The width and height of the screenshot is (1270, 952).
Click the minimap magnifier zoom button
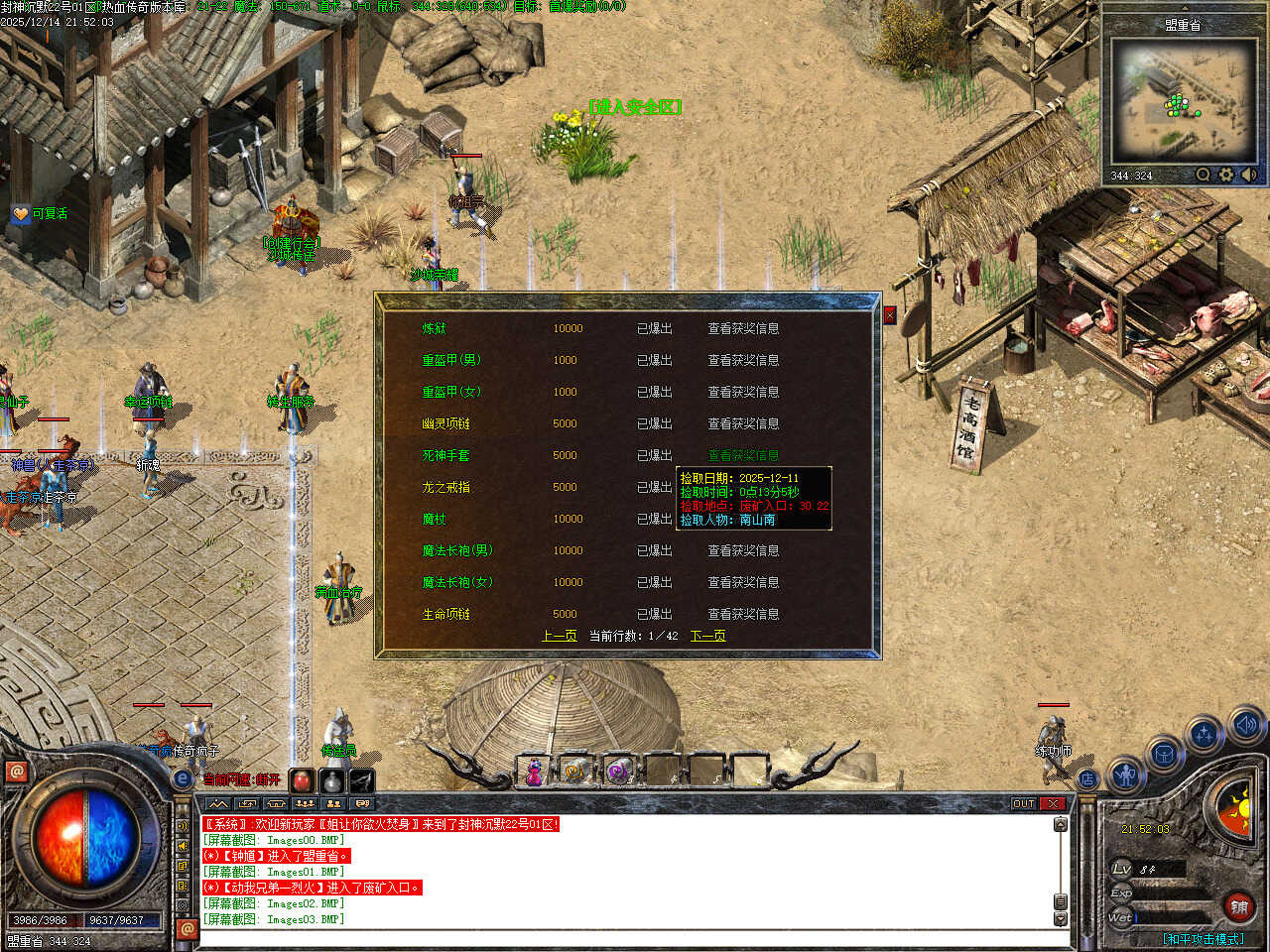1203,175
